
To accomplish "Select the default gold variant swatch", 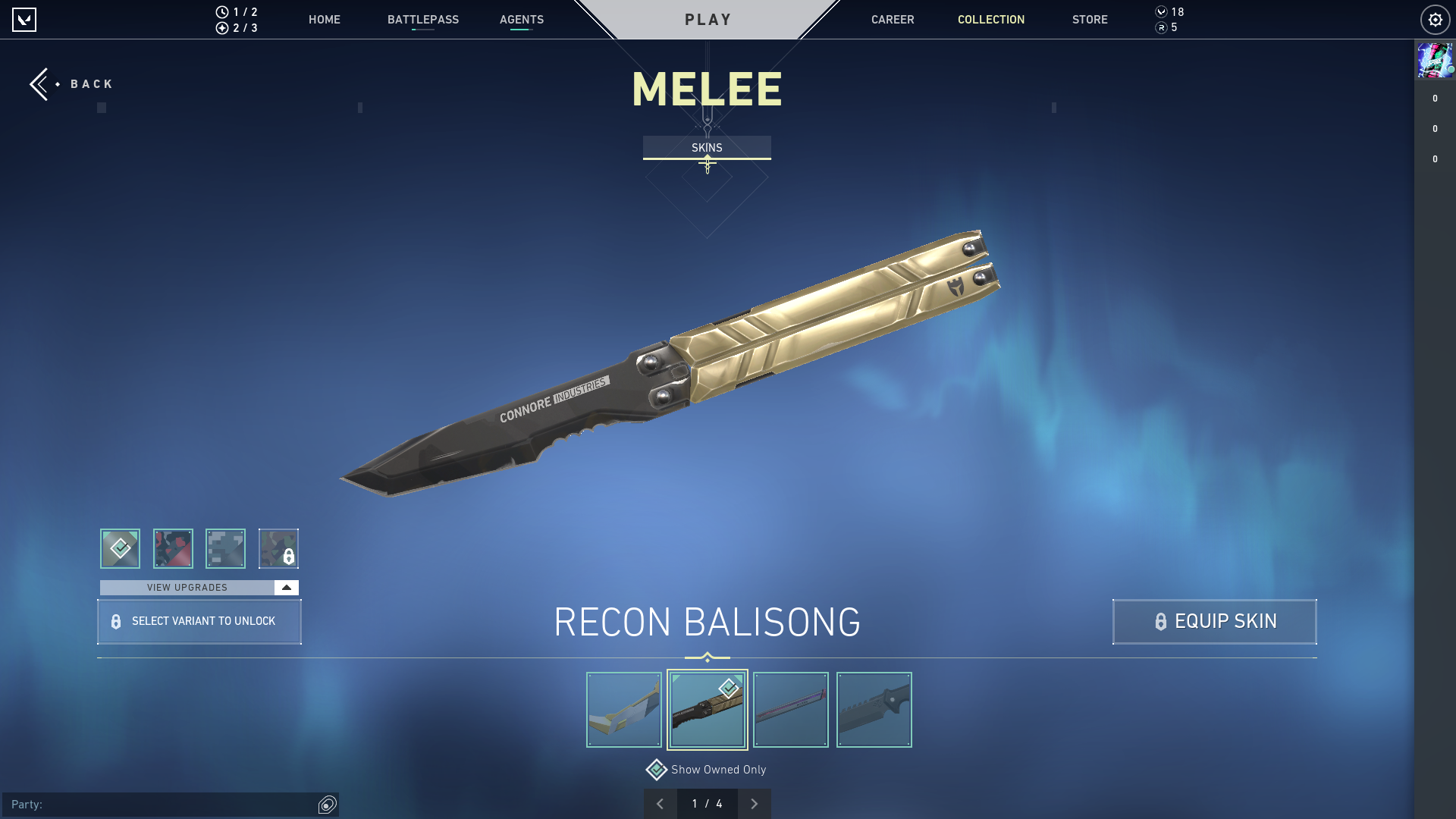I will click(120, 548).
